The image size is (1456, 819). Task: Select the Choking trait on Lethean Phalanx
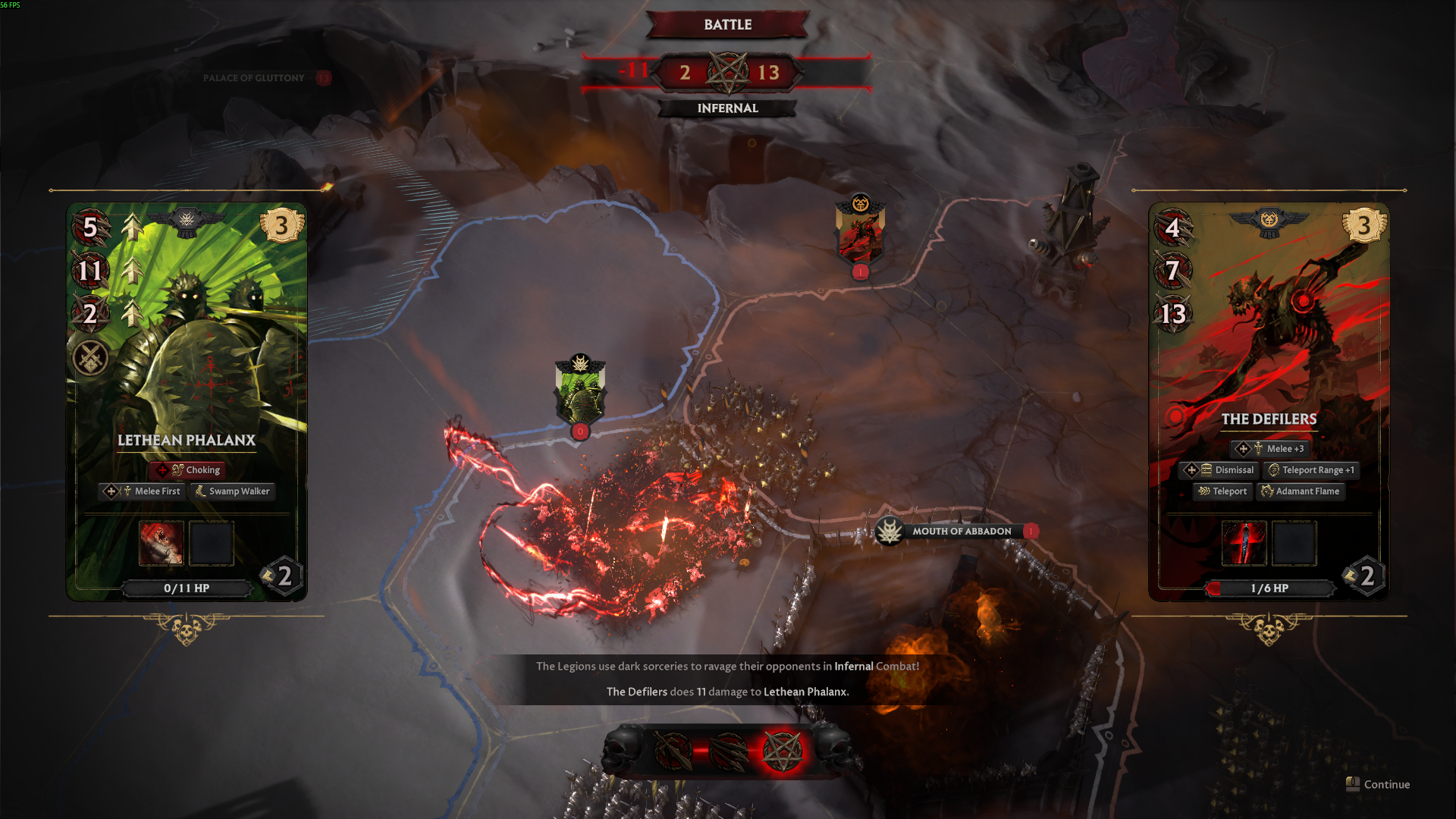pyautogui.click(x=187, y=470)
